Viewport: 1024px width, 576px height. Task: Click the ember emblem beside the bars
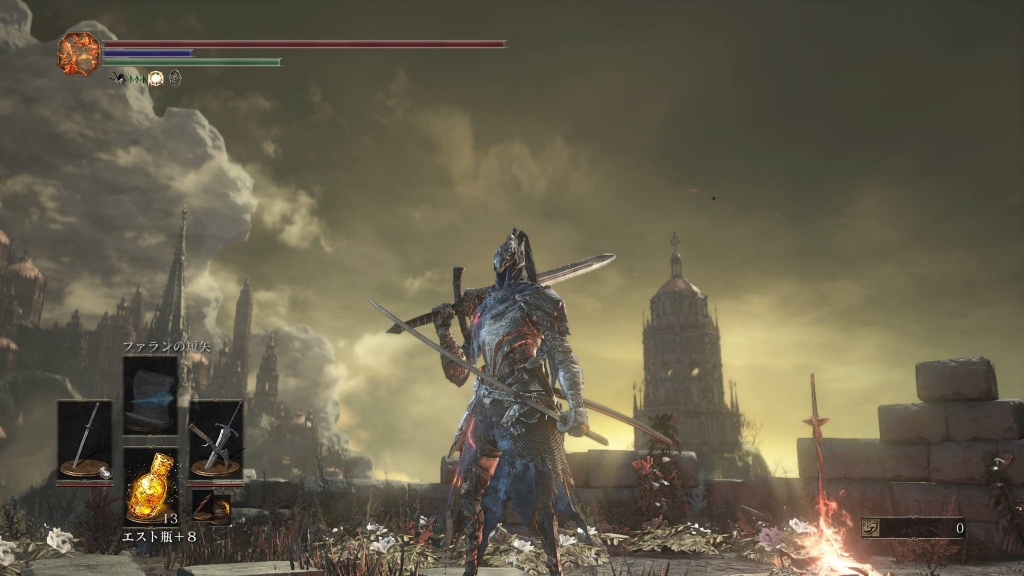coord(79,53)
